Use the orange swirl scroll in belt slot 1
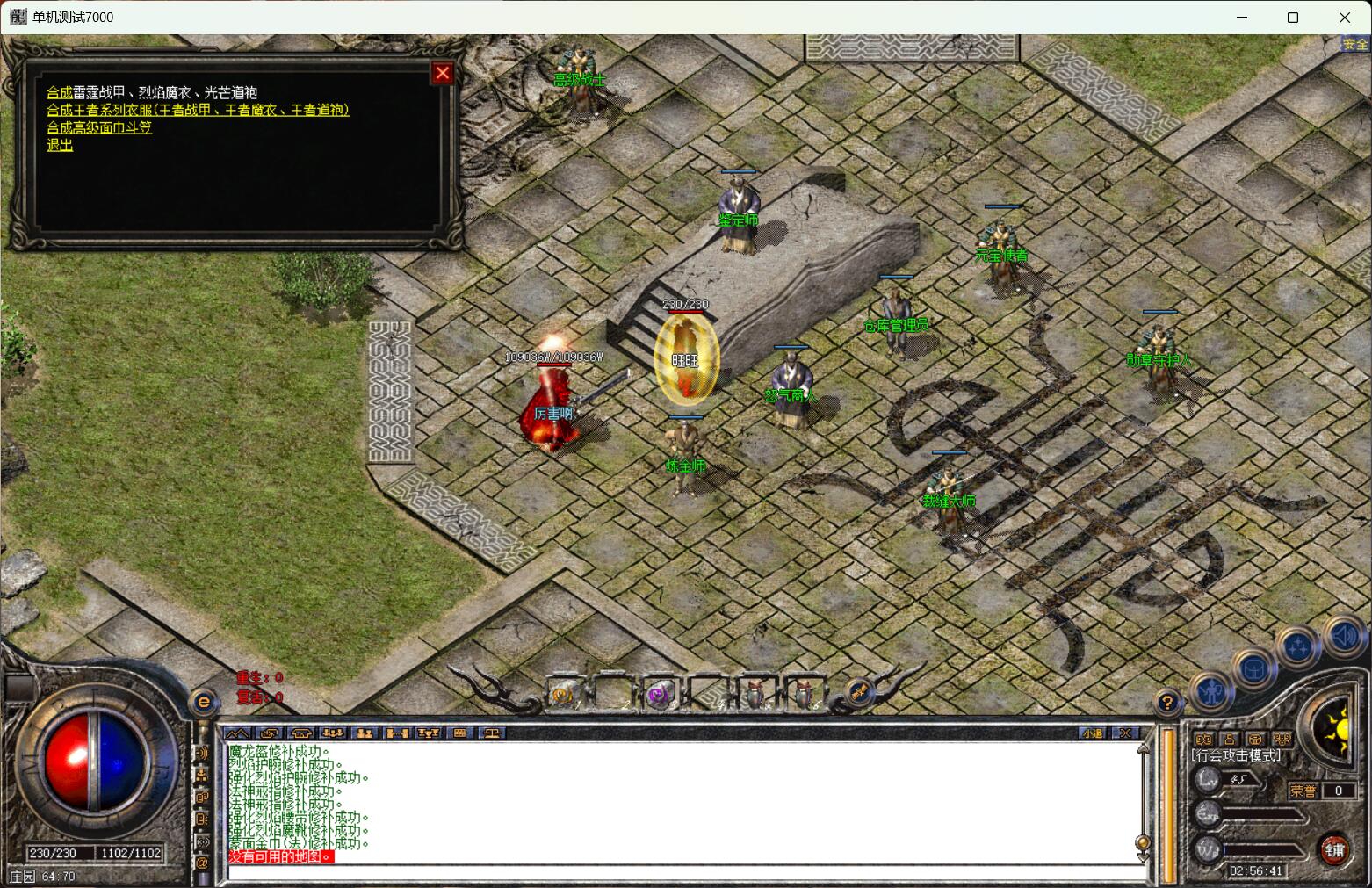1372x888 pixels. point(563,694)
